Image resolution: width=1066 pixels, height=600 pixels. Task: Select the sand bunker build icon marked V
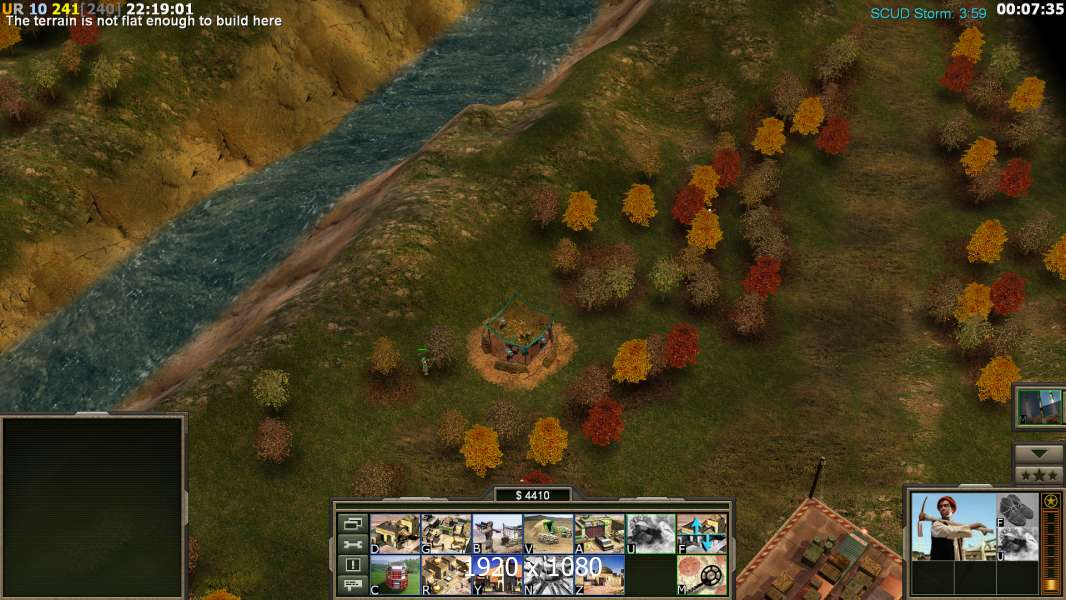(548, 534)
